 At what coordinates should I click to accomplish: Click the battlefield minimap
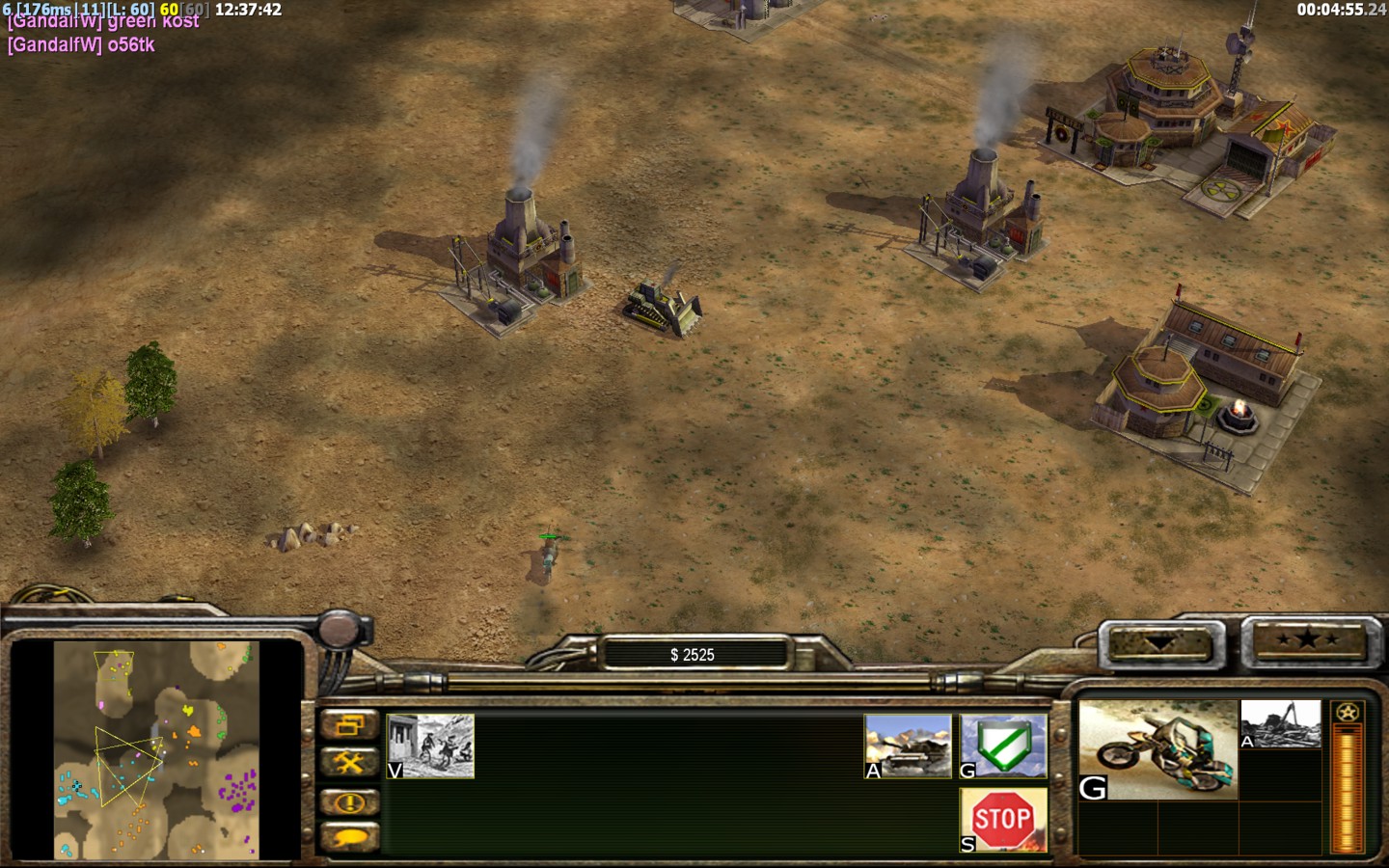coord(156,749)
